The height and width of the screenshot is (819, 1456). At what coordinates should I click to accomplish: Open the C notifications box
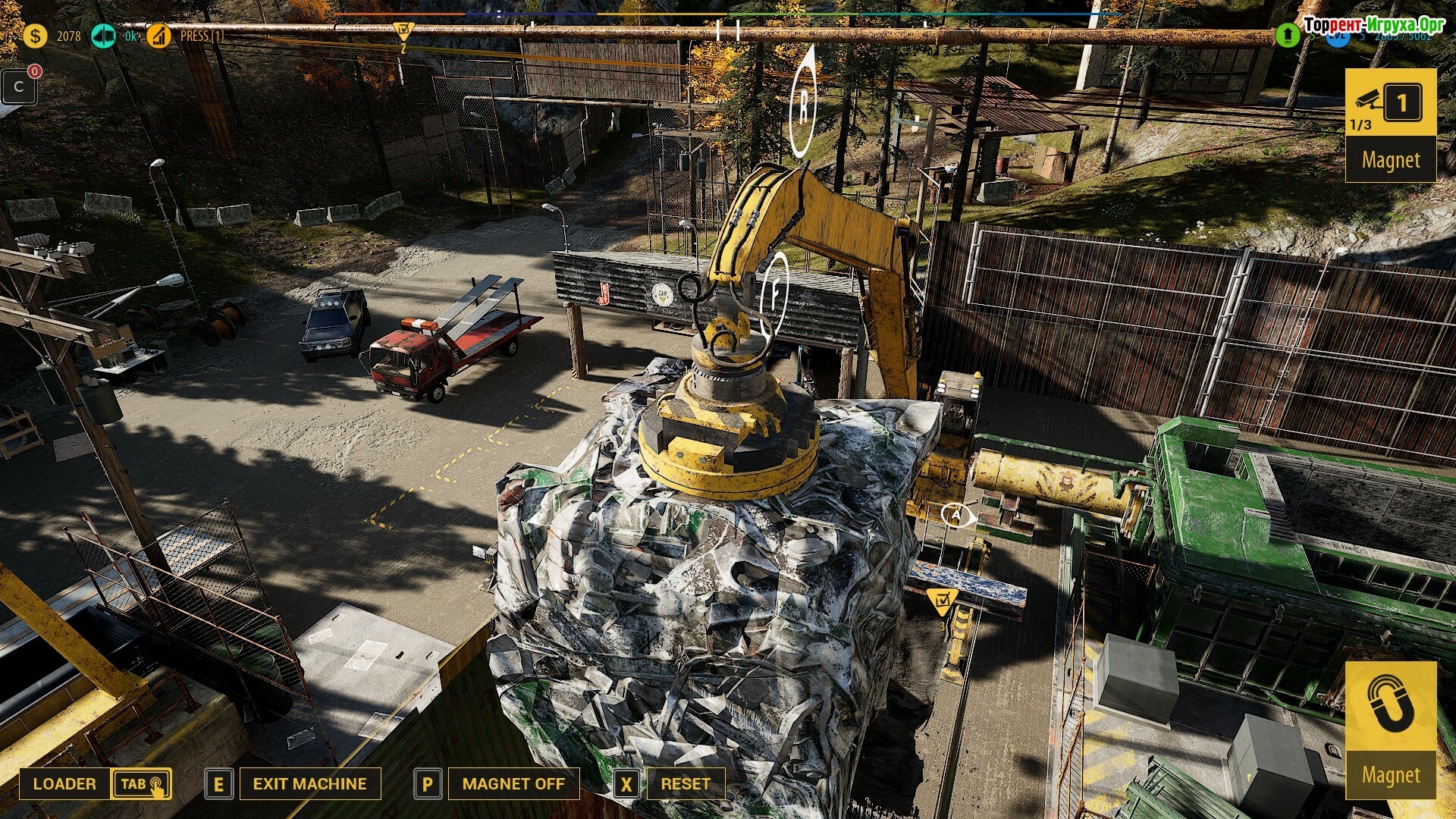point(19,86)
